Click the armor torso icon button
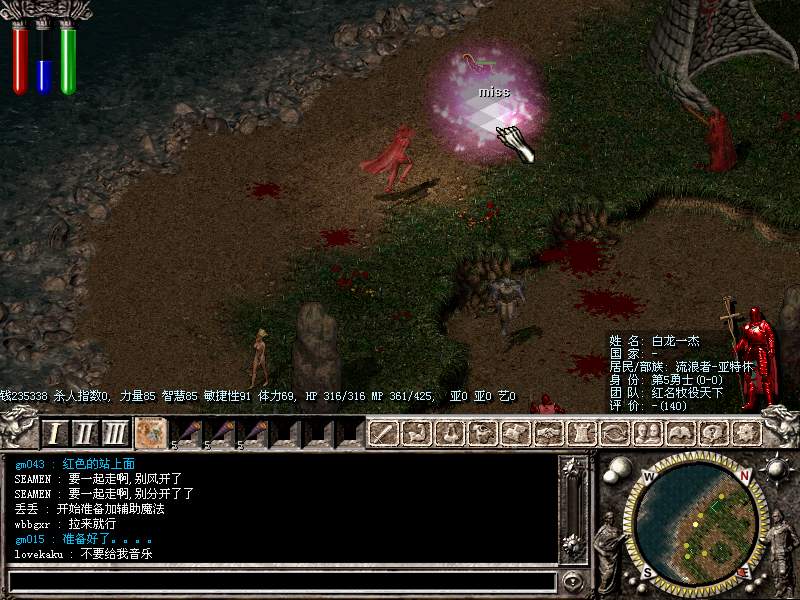The height and width of the screenshot is (600, 800). tap(580, 433)
